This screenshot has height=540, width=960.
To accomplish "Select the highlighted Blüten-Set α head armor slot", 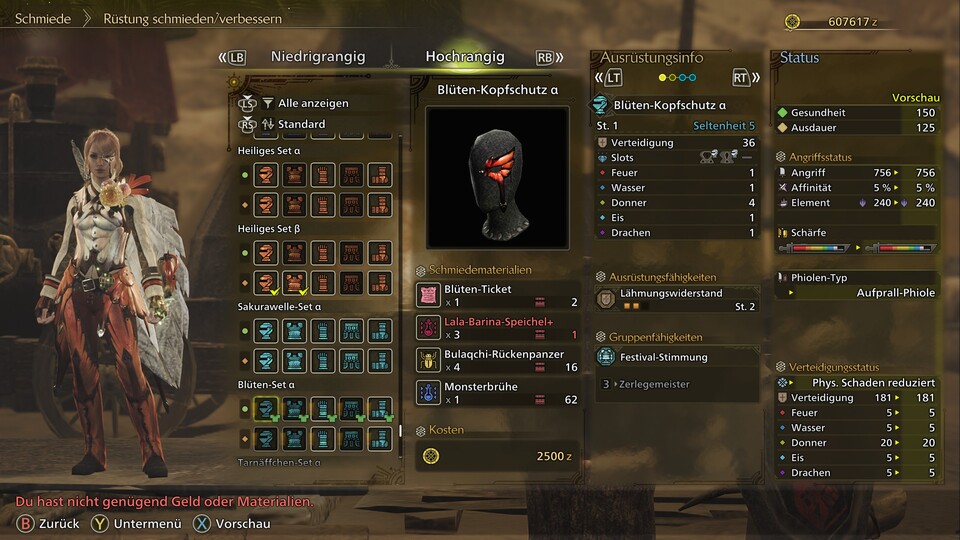I will [x=265, y=407].
